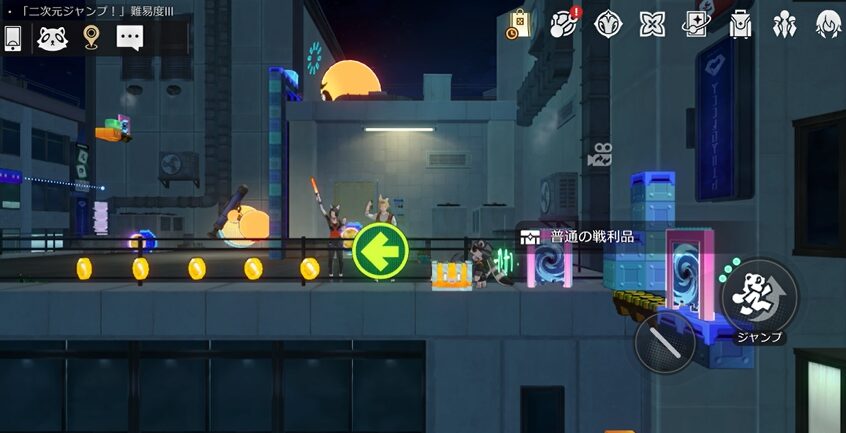This screenshot has width=846, height=433.
Task: Open the four-petal flower icon
Action: click(x=652, y=24)
